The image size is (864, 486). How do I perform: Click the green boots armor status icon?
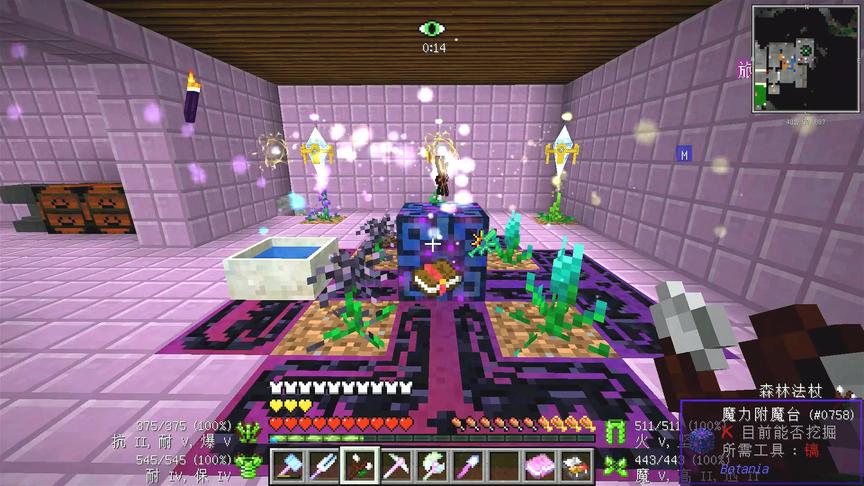tap(615, 462)
